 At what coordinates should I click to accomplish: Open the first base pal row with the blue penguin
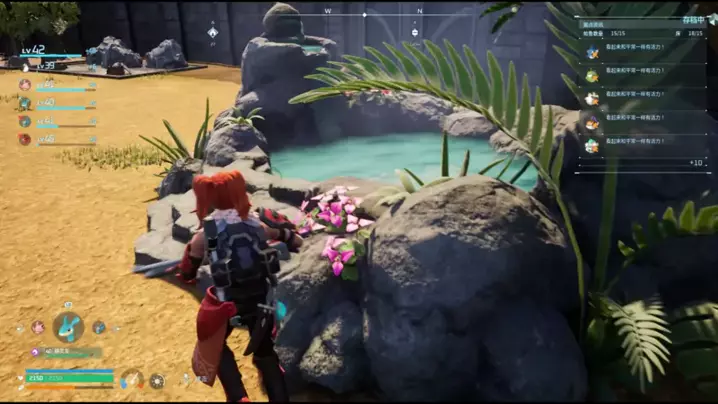pyautogui.click(x=592, y=53)
